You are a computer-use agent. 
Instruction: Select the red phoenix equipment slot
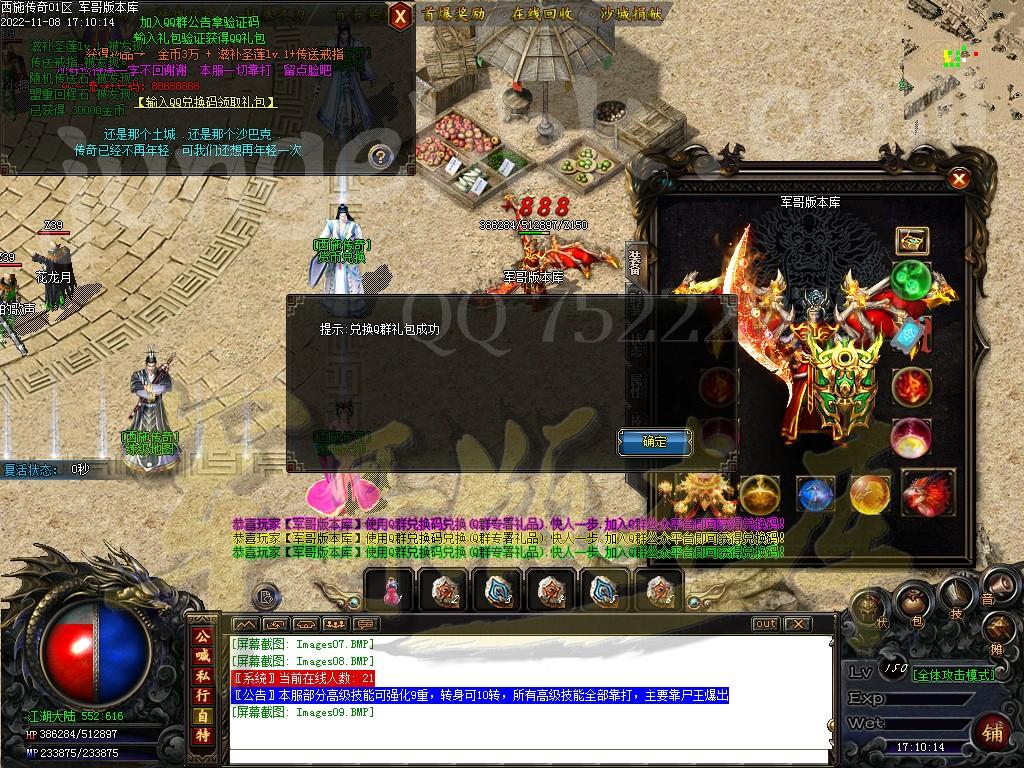927,492
